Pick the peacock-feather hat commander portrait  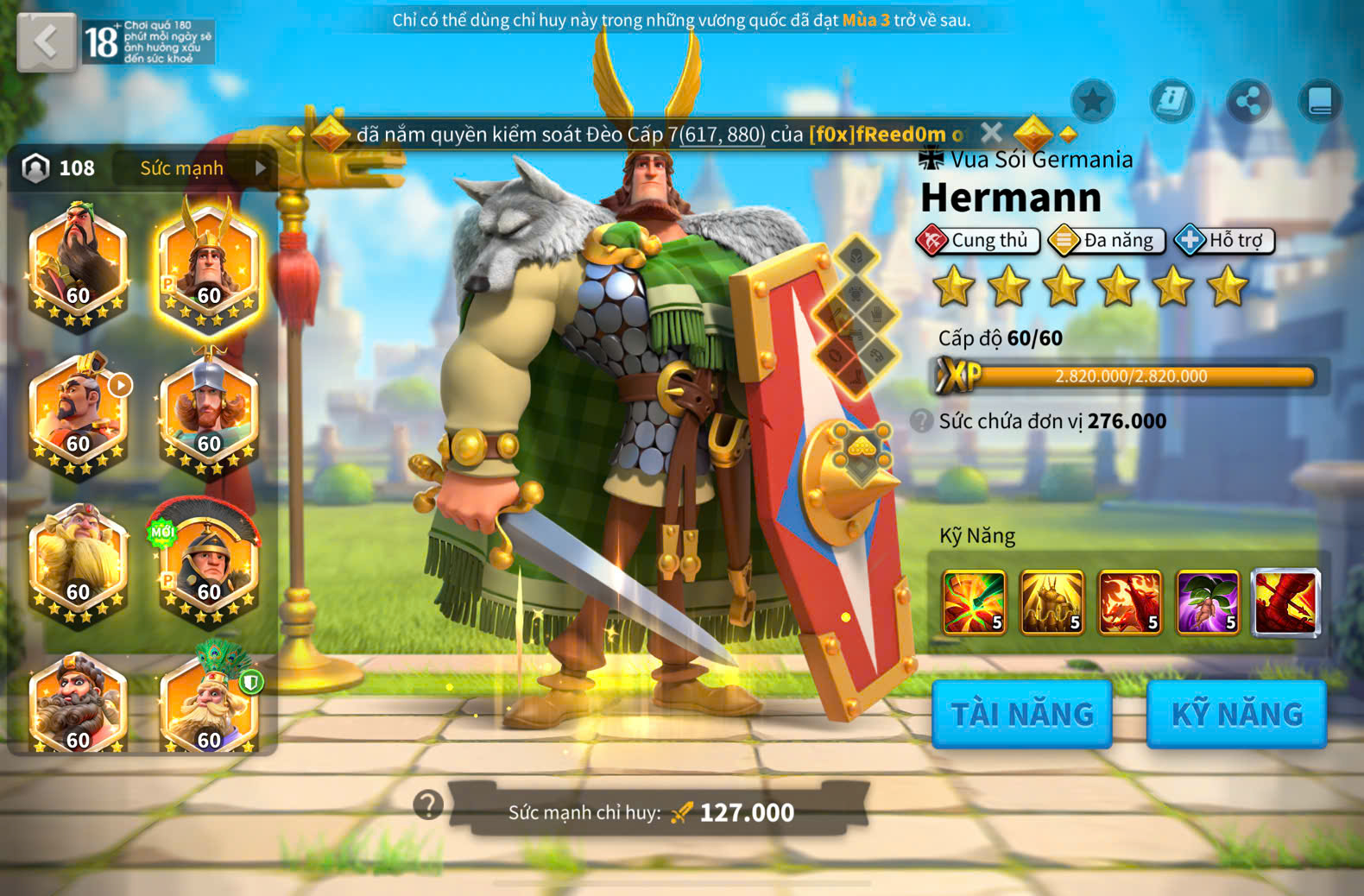tap(209, 704)
